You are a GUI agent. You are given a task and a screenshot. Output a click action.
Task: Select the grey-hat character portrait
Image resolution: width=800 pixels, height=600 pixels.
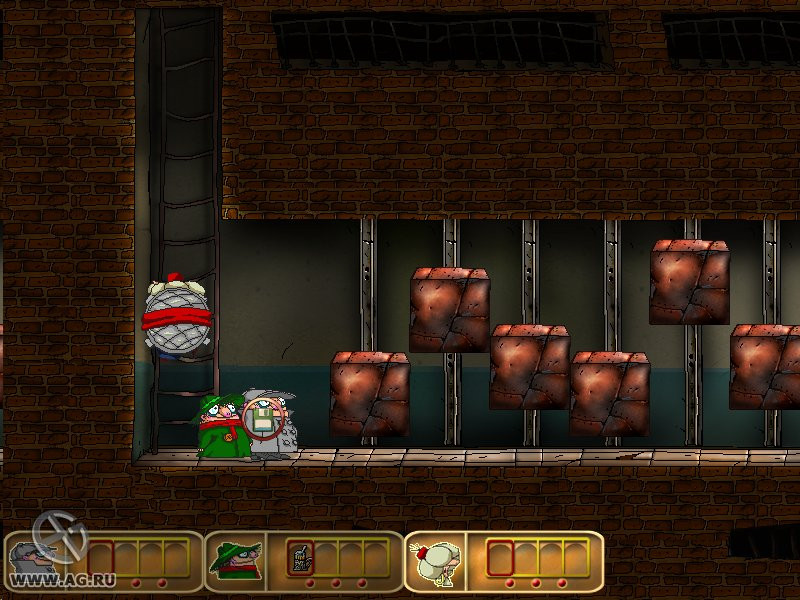pyautogui.click(x=36, y=560)
